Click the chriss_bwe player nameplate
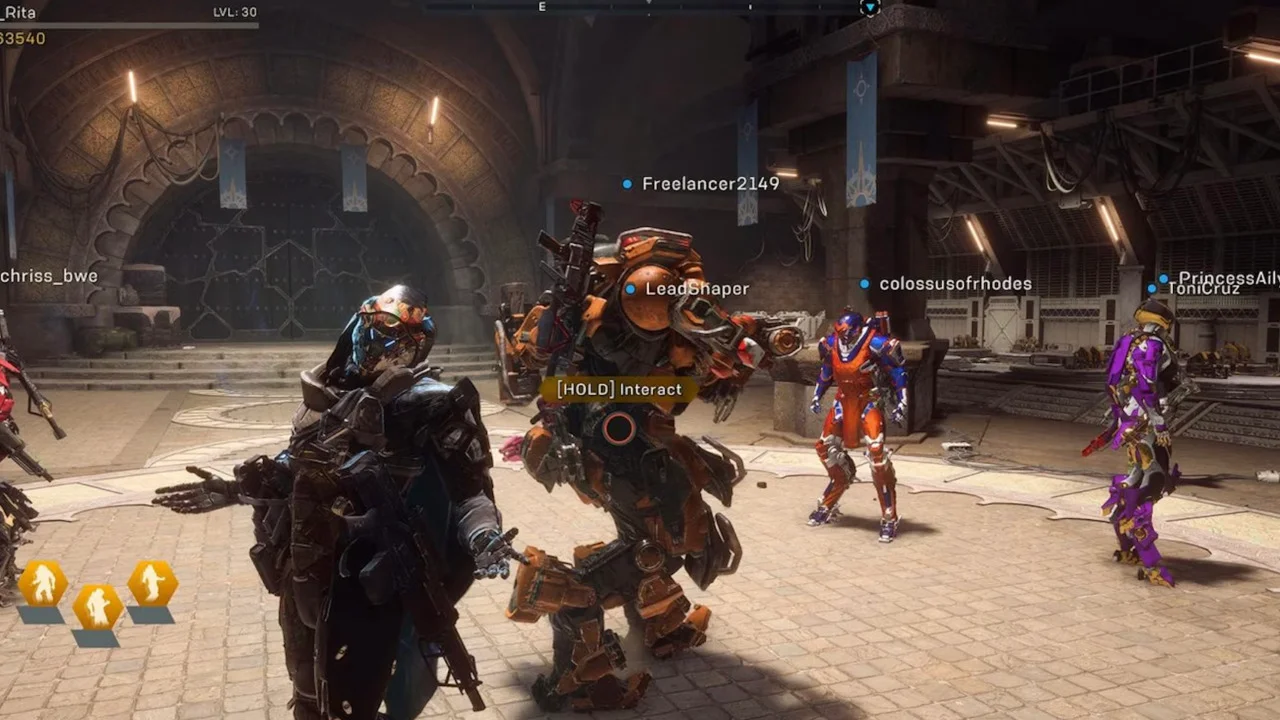1280x720 pixels. coord(48,276)
